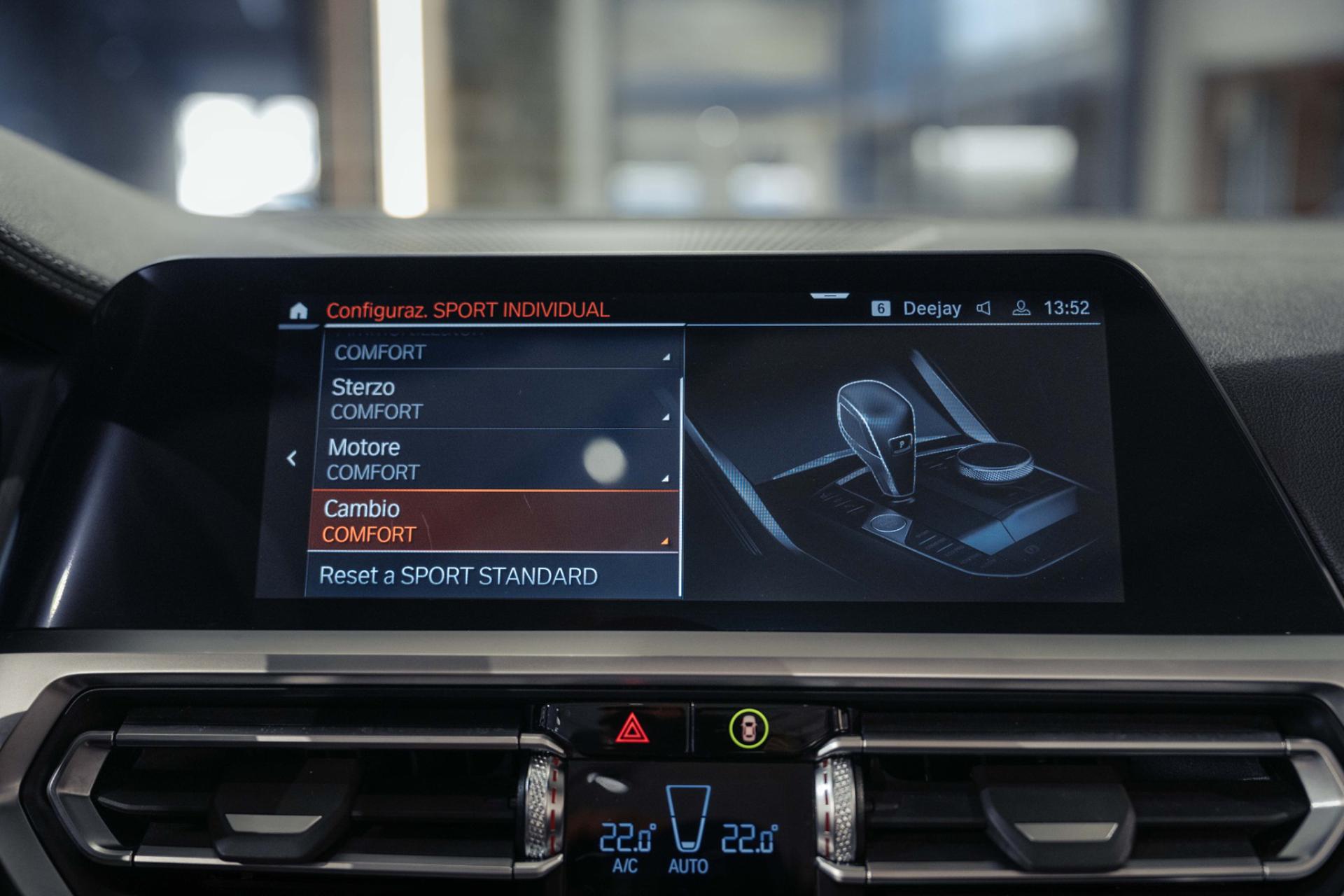Open the driver profile icon

(x=1021, y=309)
